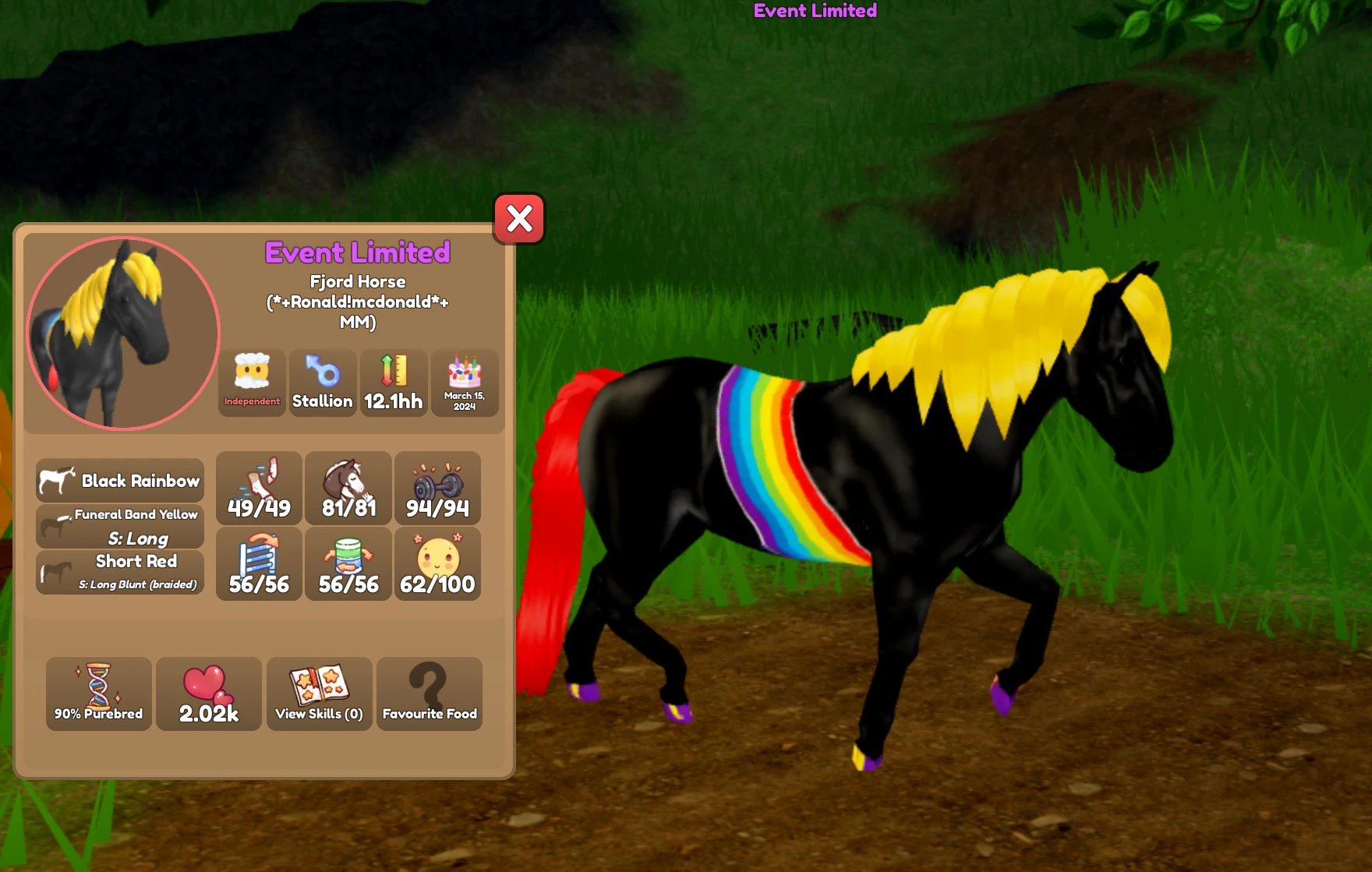
Task: Open the horse head health stat icon
Action: click(x=347, y=489)
